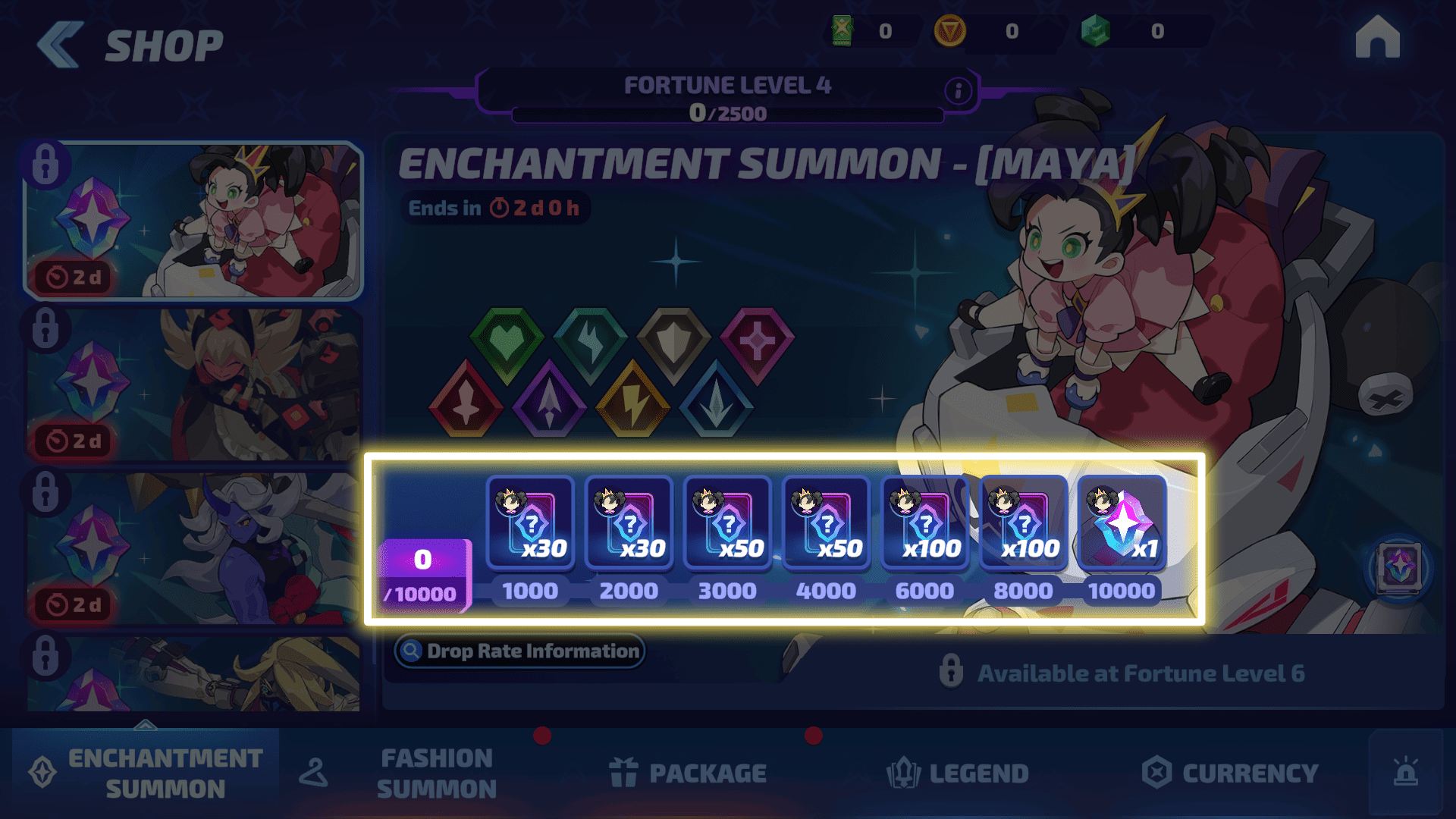Select the Maya enchantment summon banner

[193, 220]
